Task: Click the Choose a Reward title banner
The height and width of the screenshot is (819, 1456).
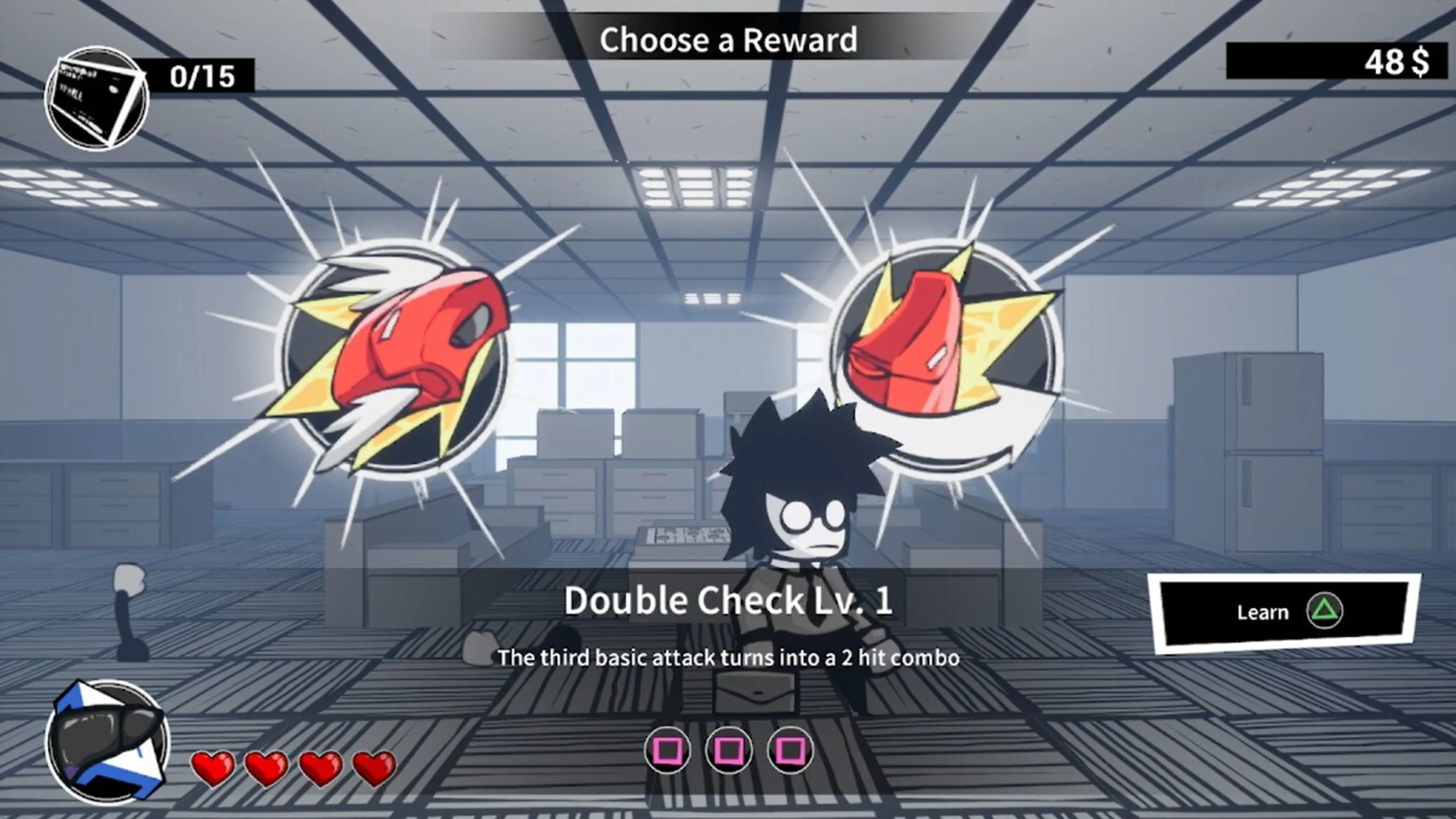Action: pos(729,39)
